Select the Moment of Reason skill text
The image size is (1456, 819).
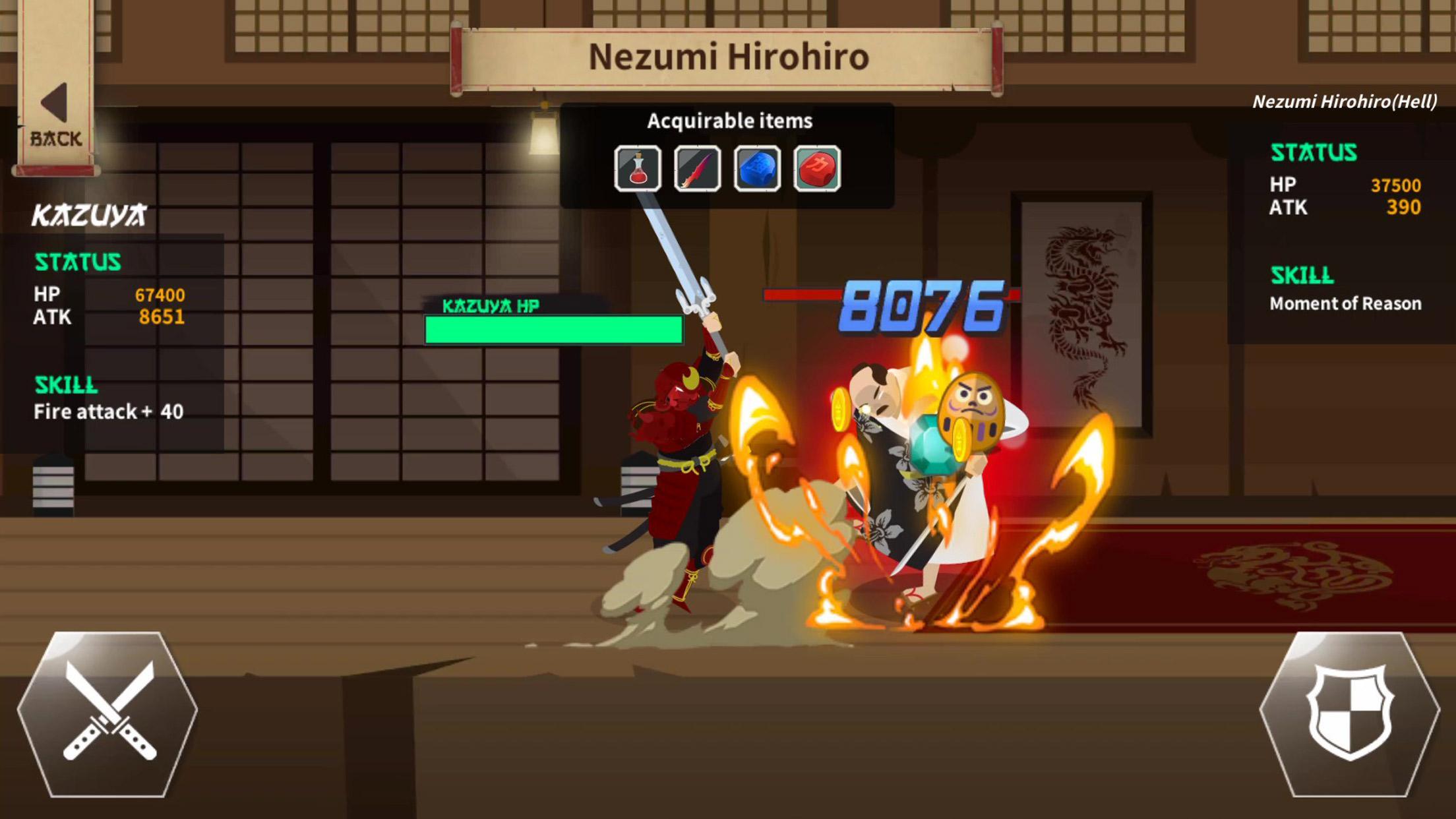(1345, 303)
